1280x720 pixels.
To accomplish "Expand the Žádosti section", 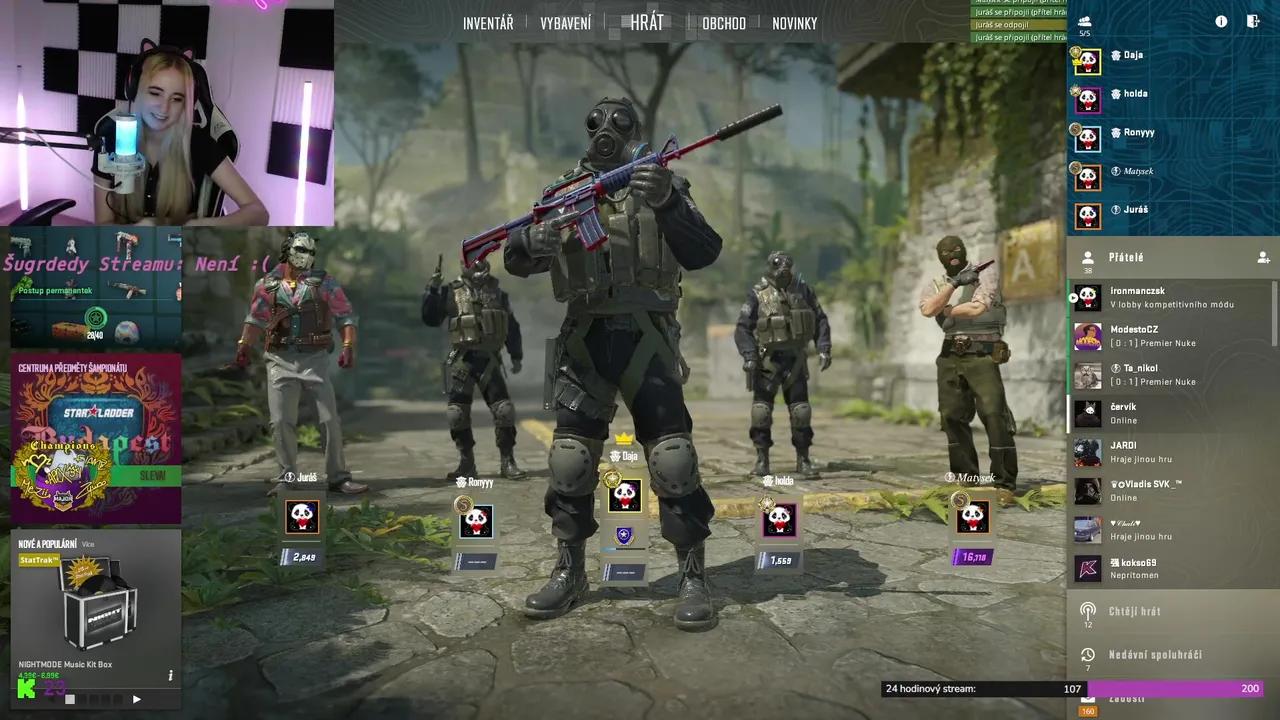I will (x=1130, y=697).
